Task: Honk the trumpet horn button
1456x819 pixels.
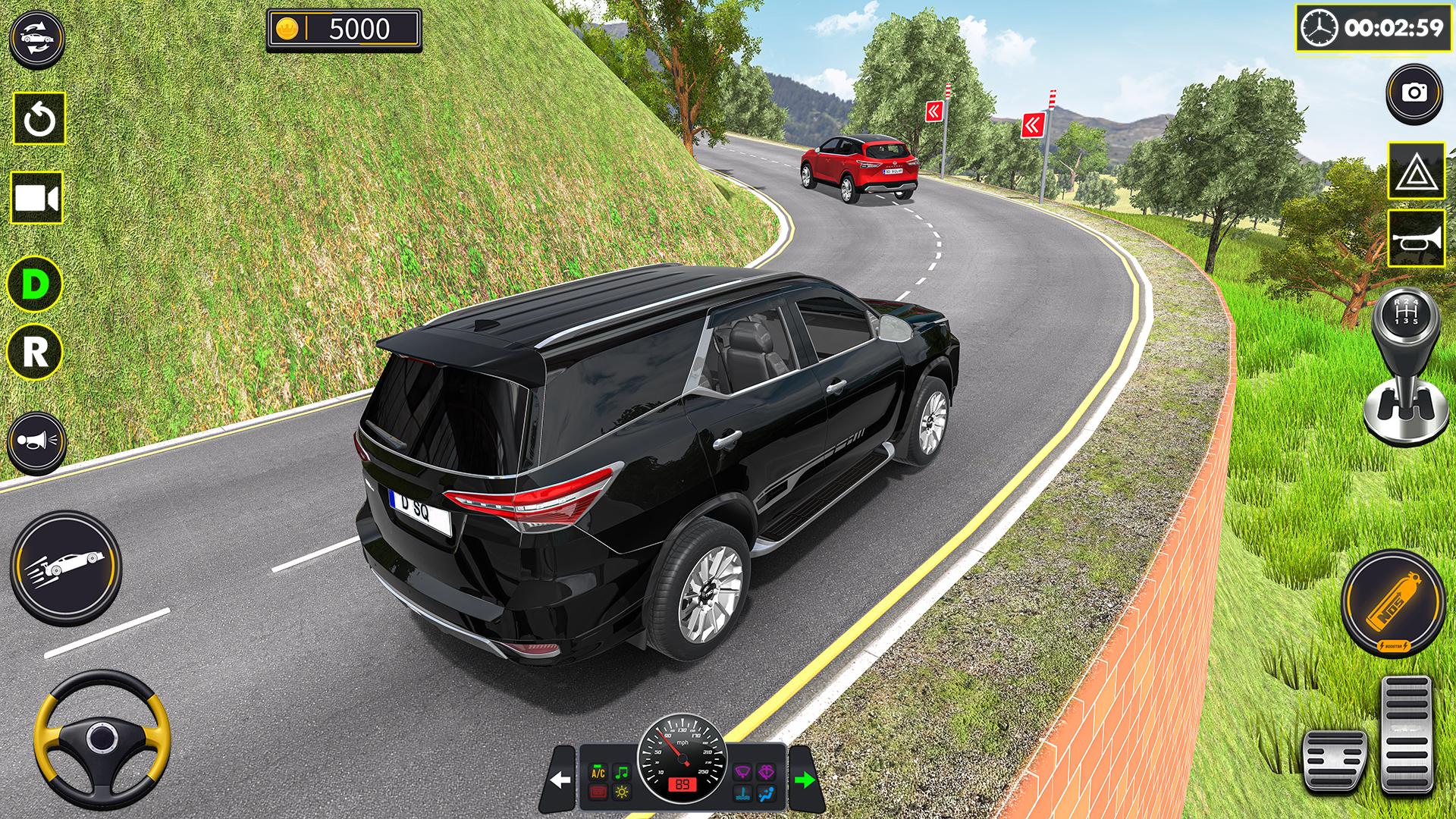Action: pyautogui.click(x=1416, y=240)
